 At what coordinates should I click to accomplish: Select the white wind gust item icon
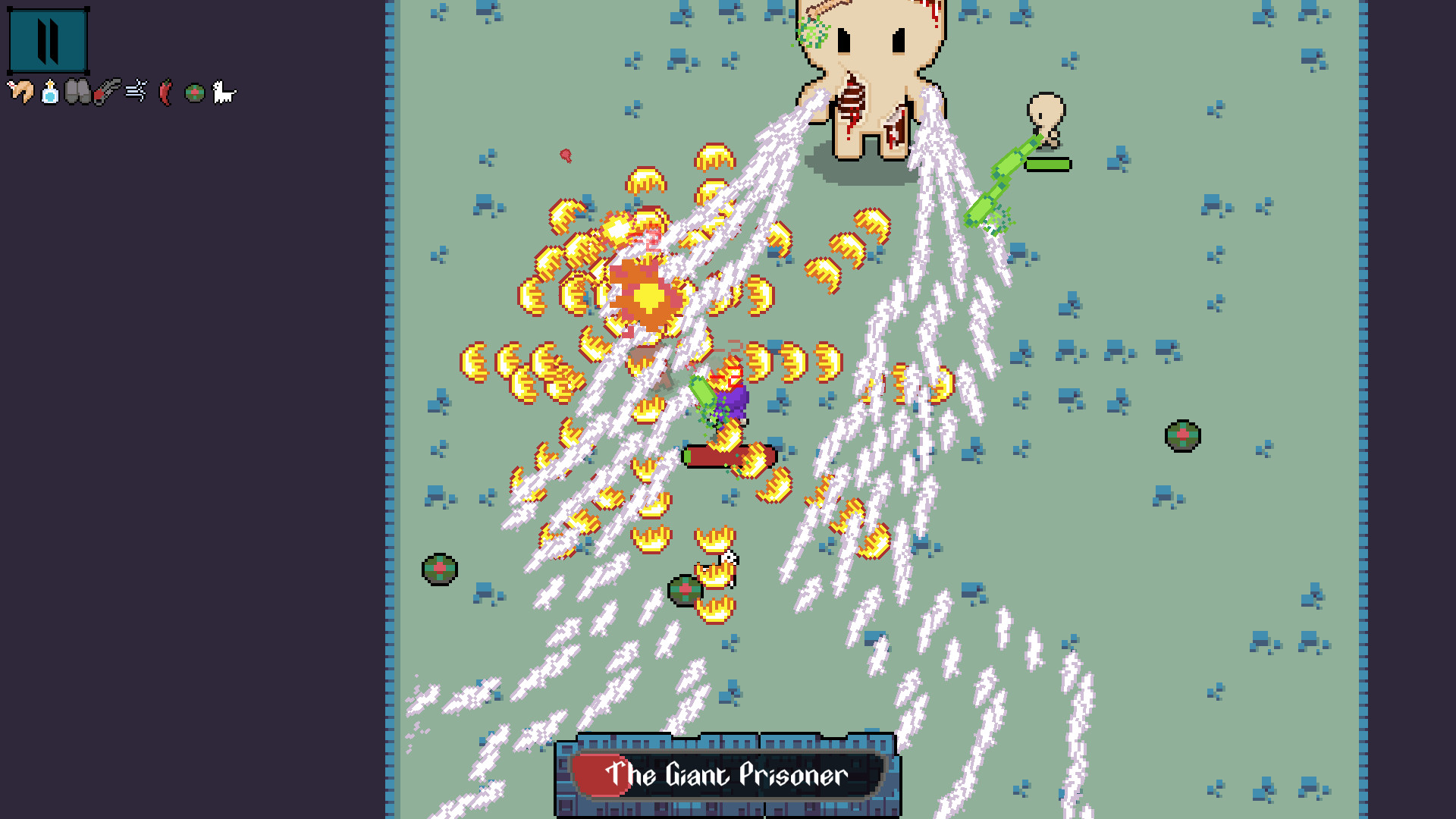[134, 91]
